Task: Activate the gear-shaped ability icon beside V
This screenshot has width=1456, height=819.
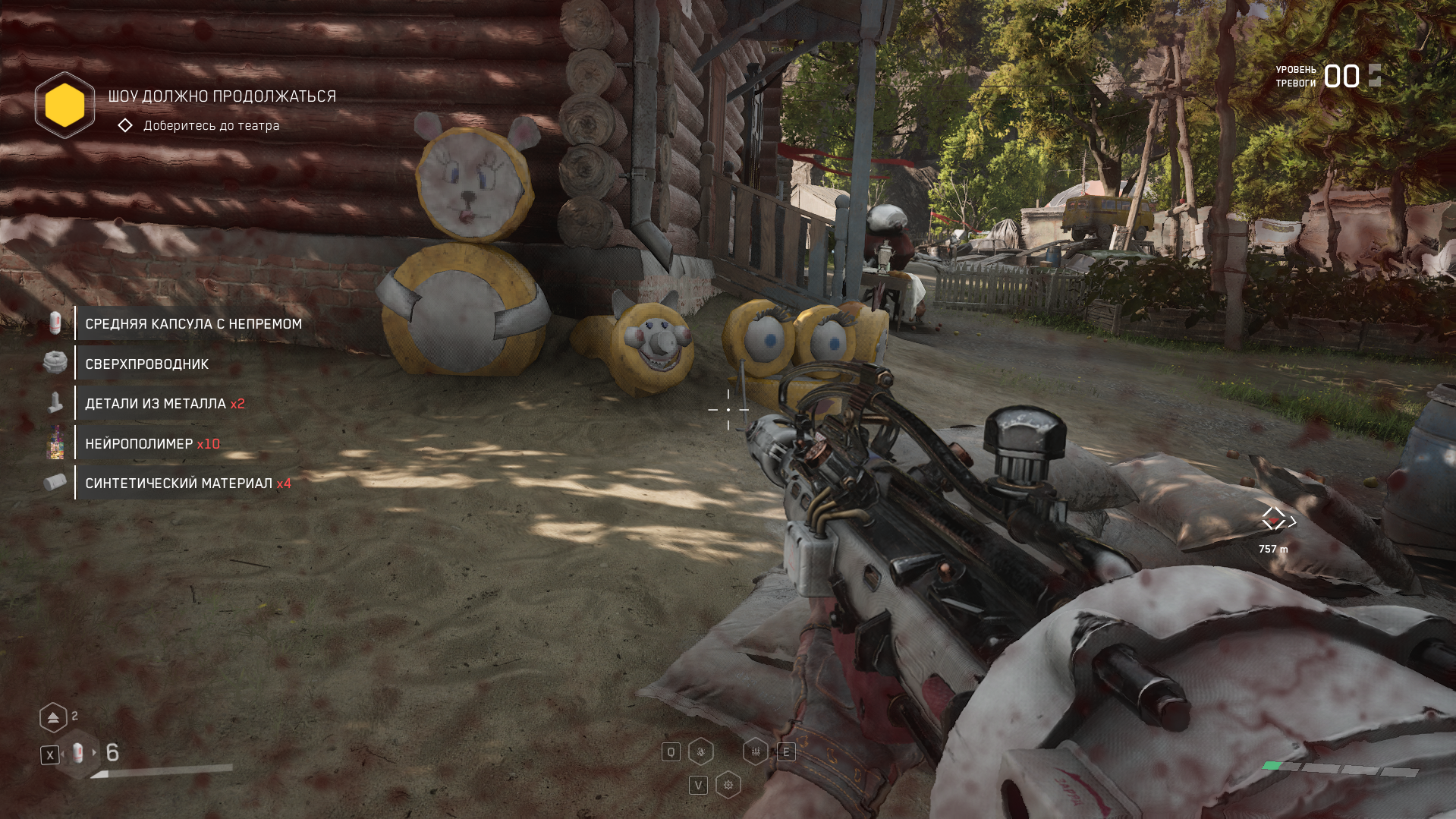Action: click(728, 785)
